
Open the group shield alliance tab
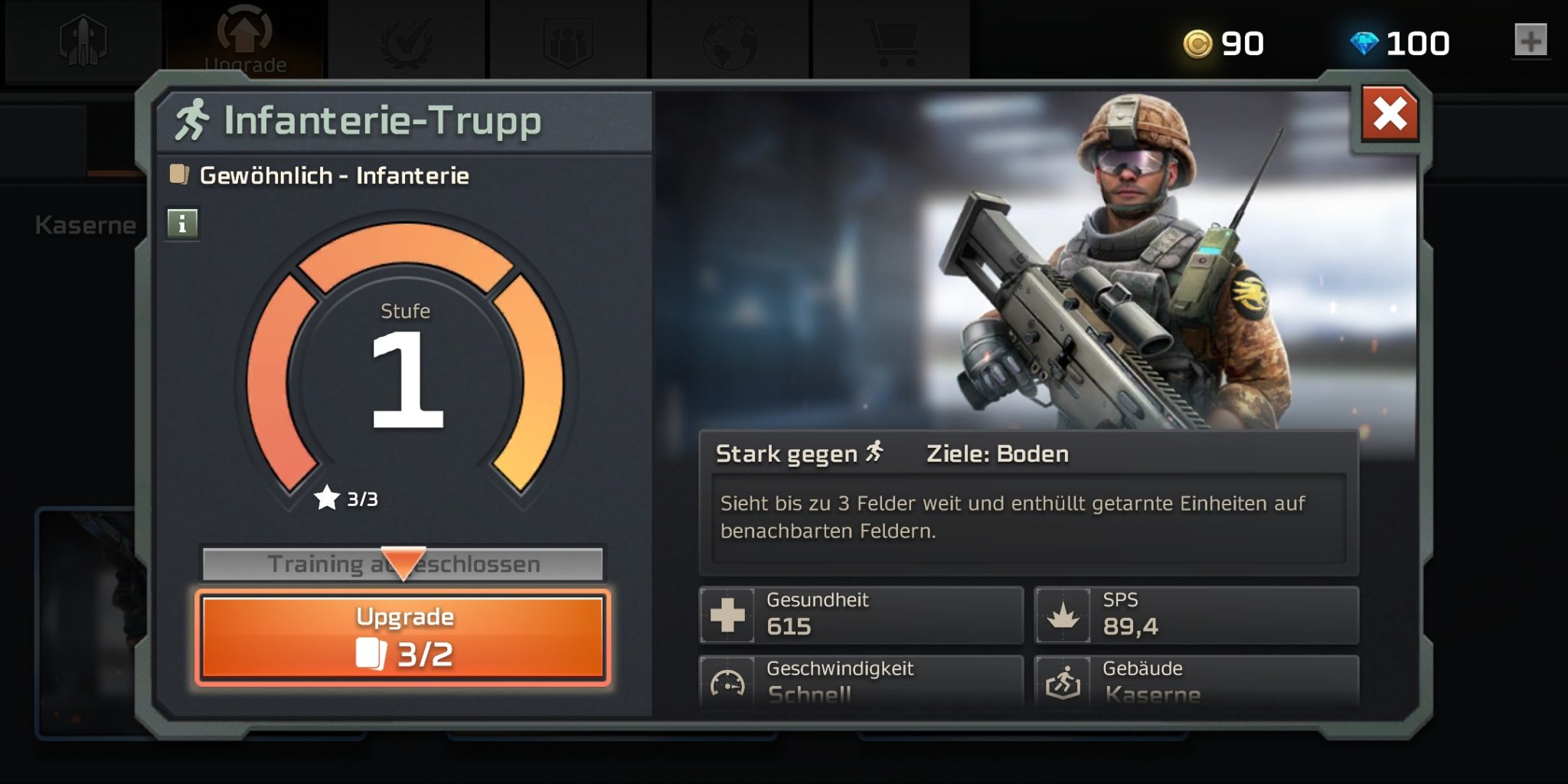568,40
